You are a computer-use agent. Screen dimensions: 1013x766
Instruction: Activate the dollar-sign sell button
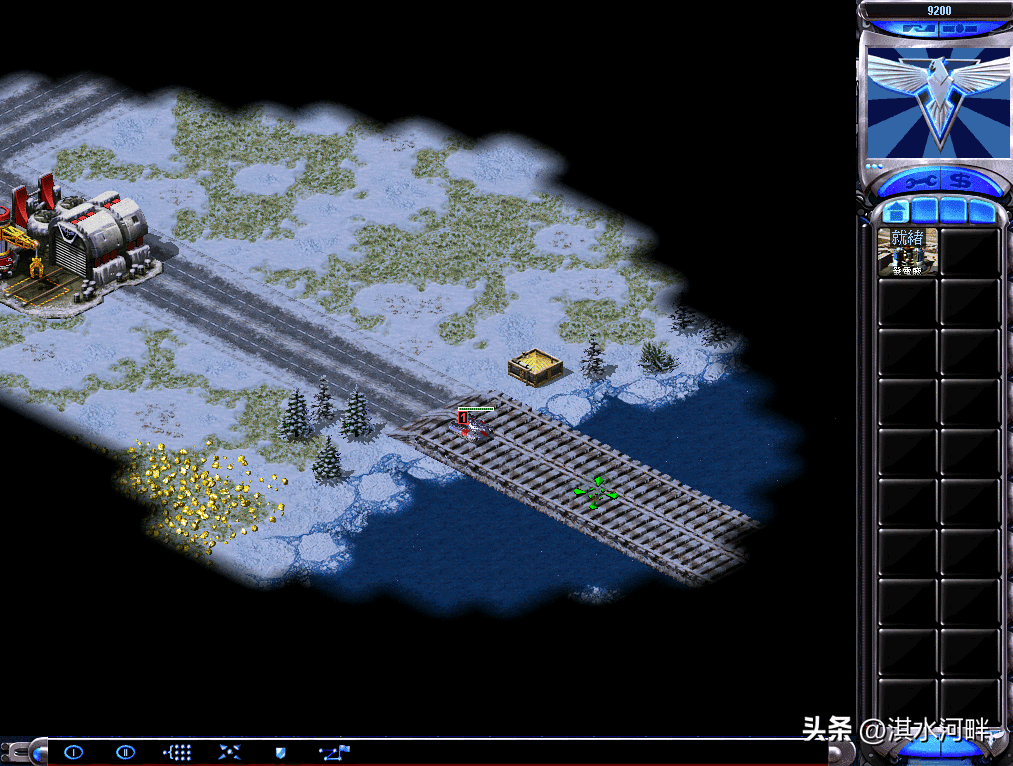962,183
